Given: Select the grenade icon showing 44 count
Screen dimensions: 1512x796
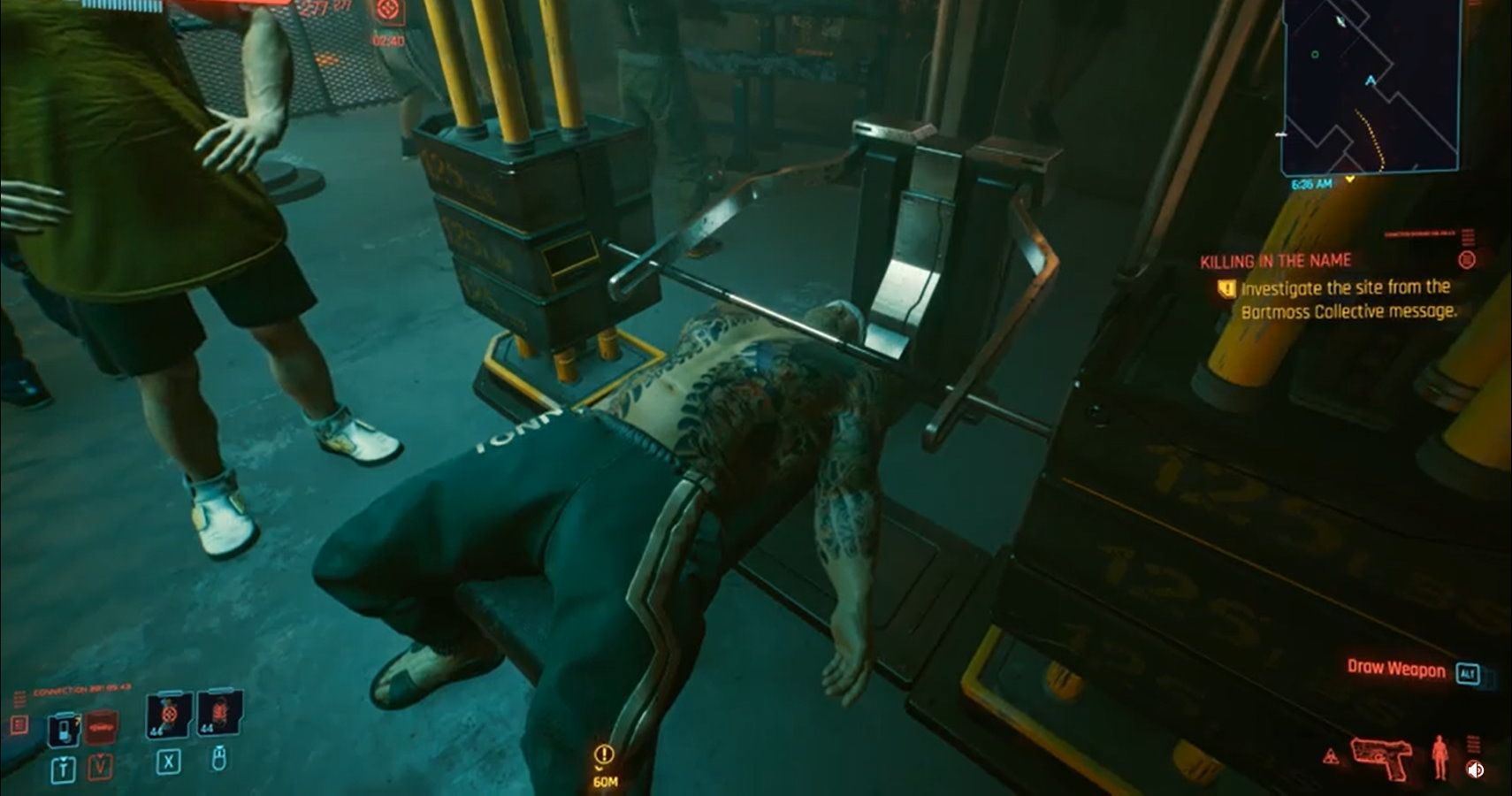Looking at the screenshot, I should (166, 716).
